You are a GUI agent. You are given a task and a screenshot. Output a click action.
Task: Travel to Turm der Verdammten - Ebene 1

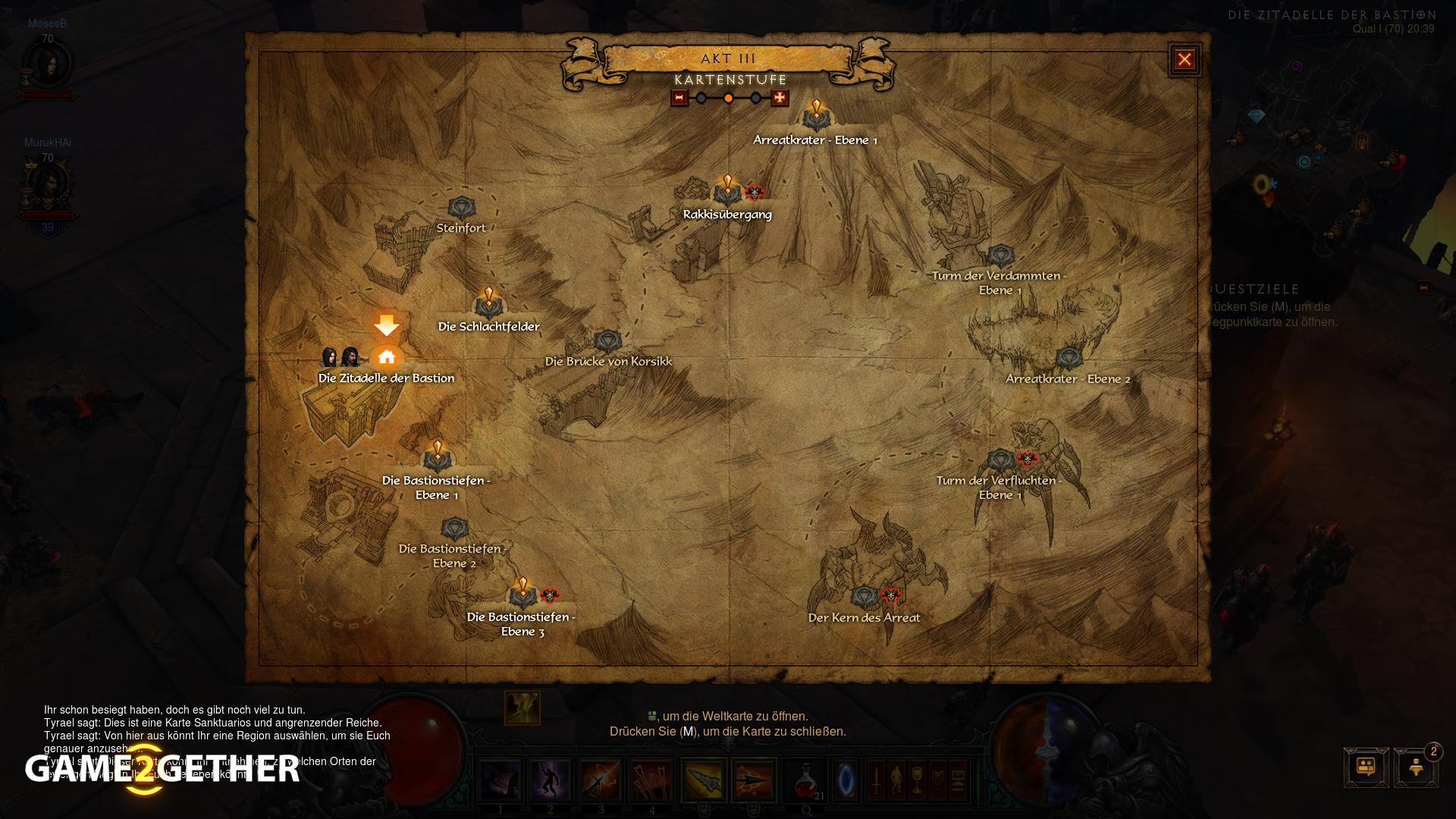tap(1000, 256)
